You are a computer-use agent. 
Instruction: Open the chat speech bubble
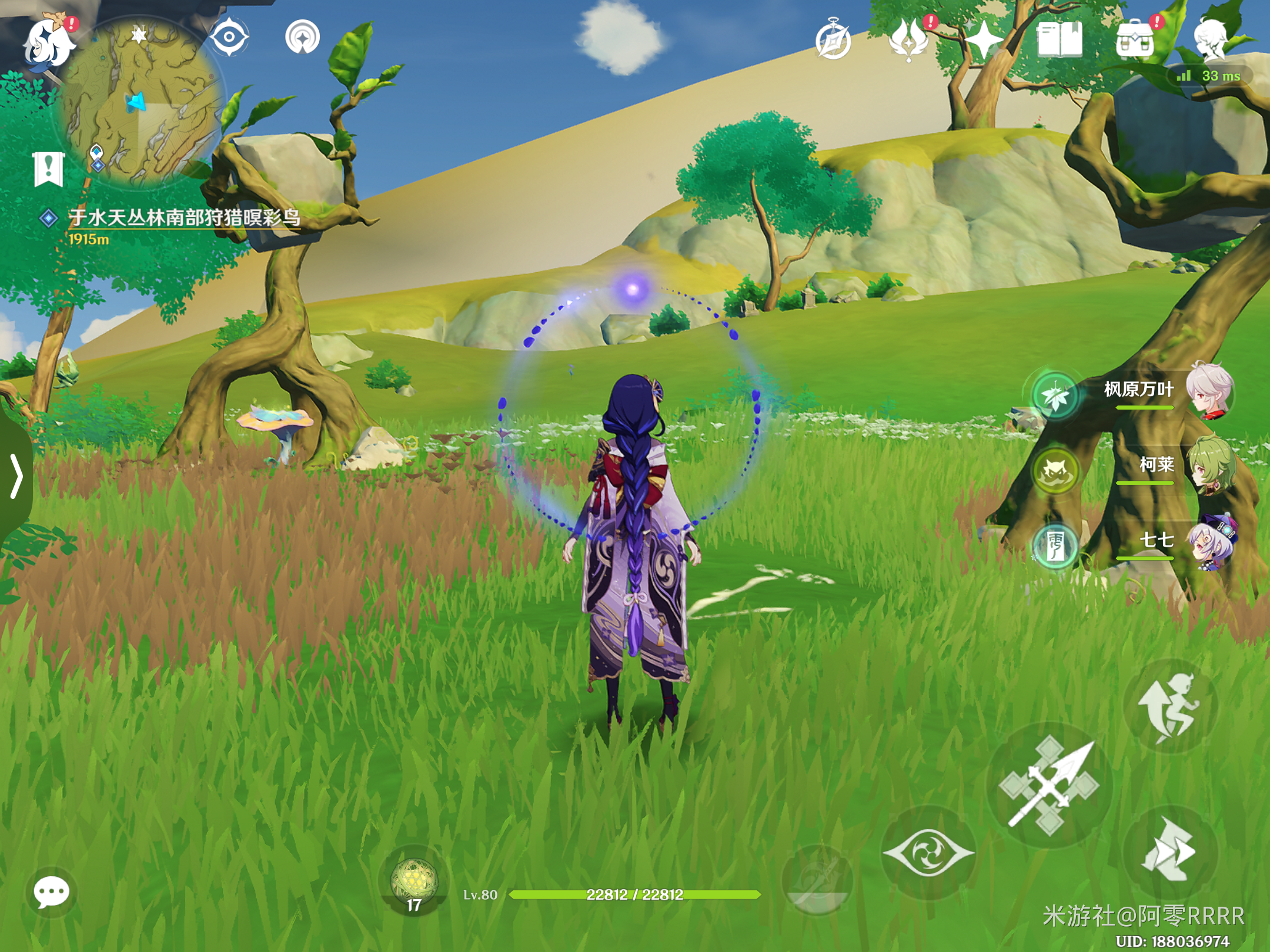tap(52, 893)
